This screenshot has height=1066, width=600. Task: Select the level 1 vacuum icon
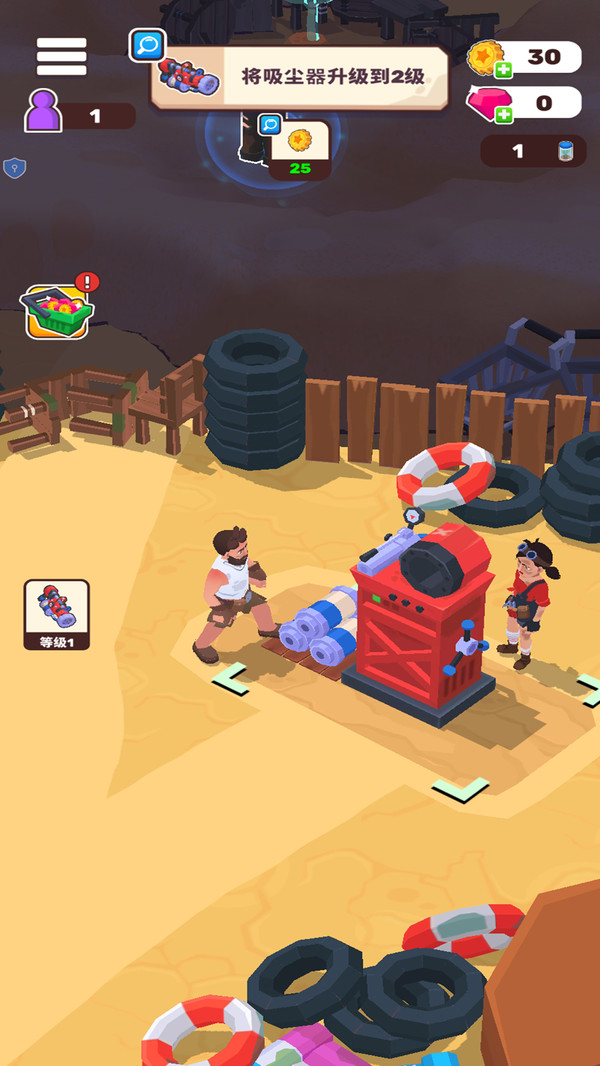[x=57, y=613]
